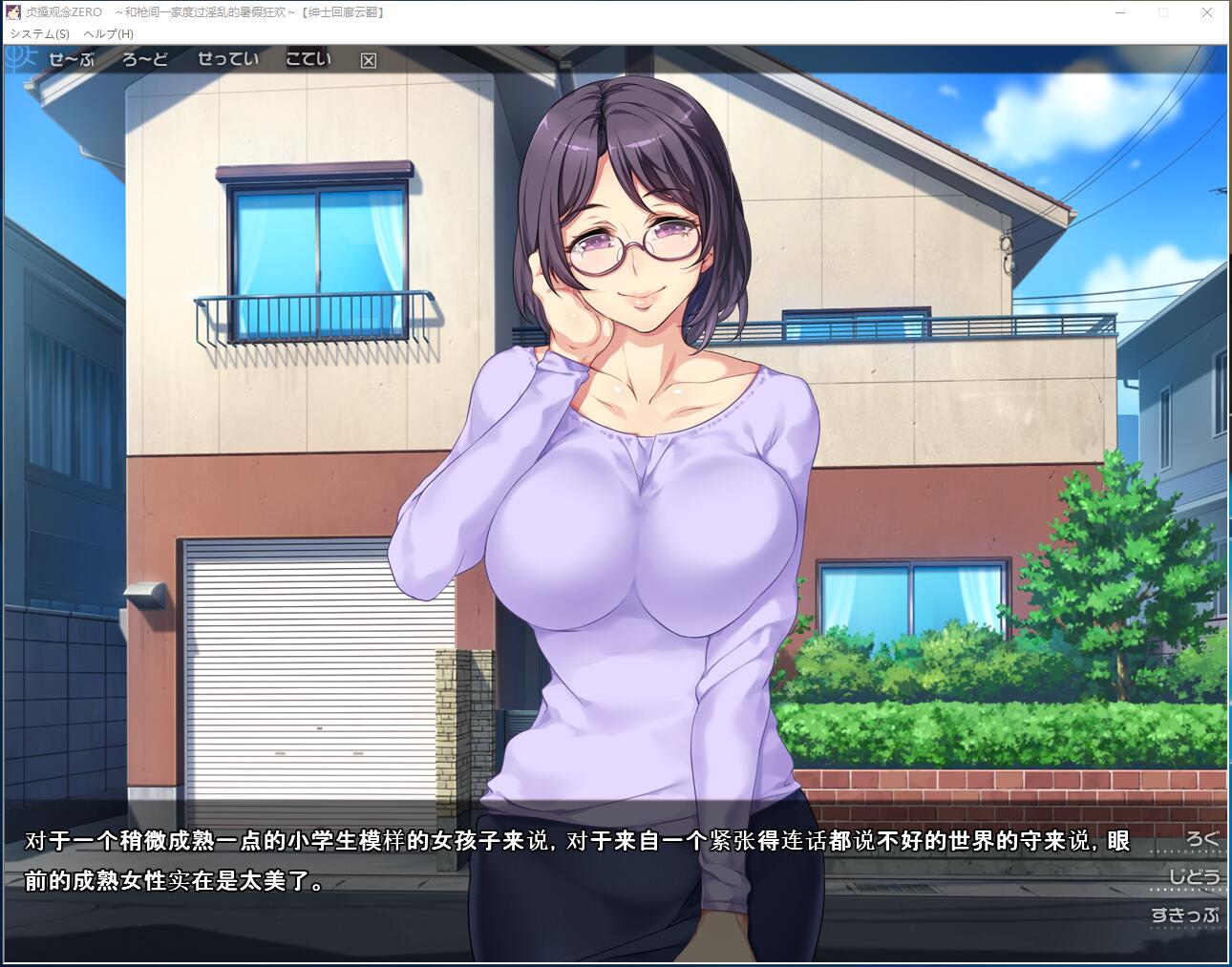Image resolution: width=1232 pixels, height=967 pixels.
Task: Open the settings screen via せってい
Action: [x=228, y=59]
